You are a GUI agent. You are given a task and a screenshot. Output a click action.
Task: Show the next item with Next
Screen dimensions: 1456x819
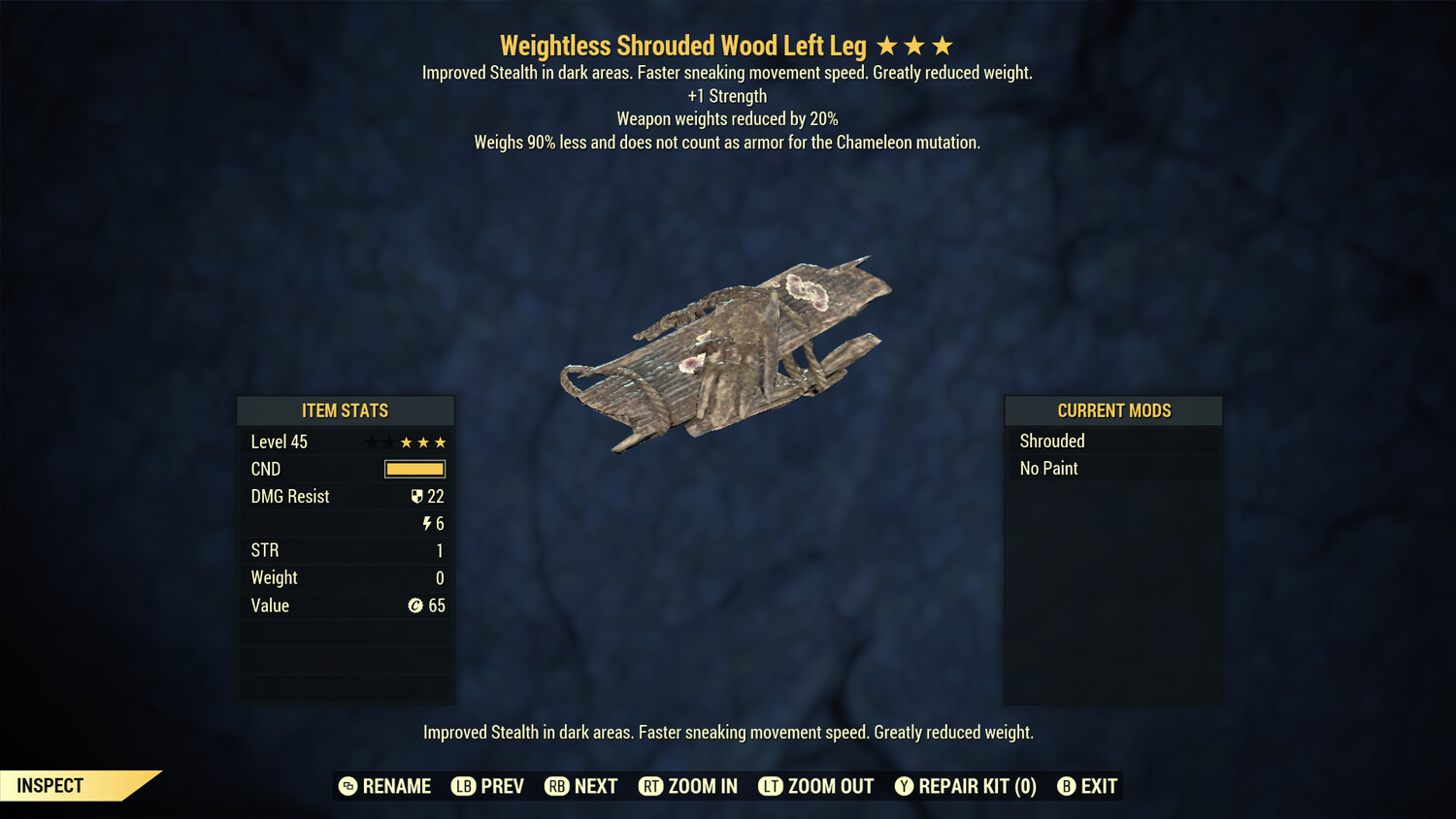pos(581,786)
